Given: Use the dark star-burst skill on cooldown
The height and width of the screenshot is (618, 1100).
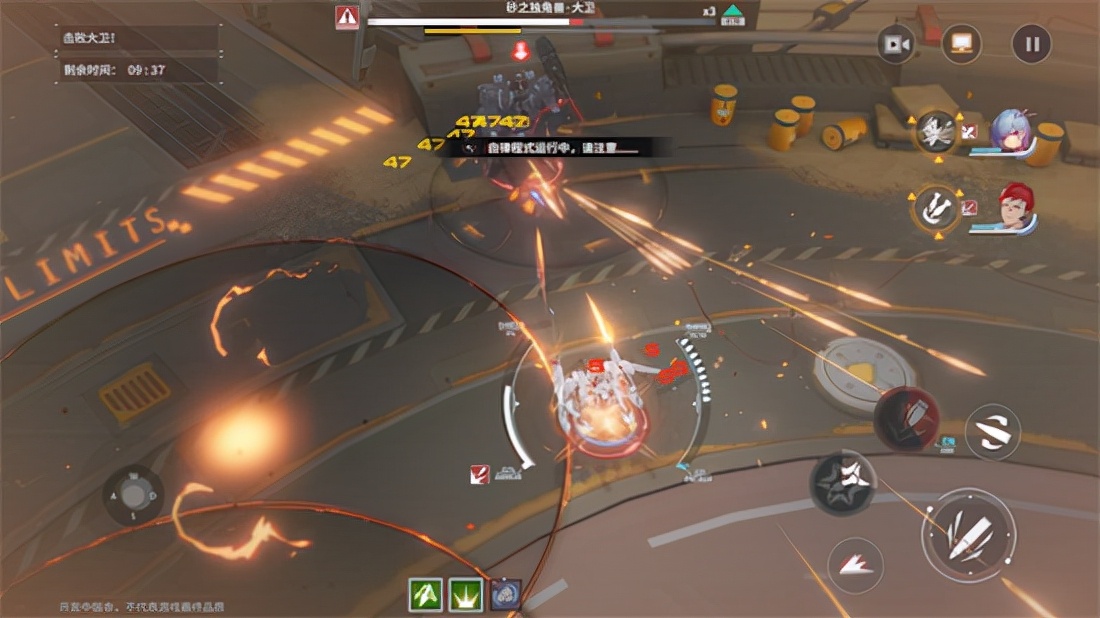Looking at the screenshot, I should tap(842, 483).
